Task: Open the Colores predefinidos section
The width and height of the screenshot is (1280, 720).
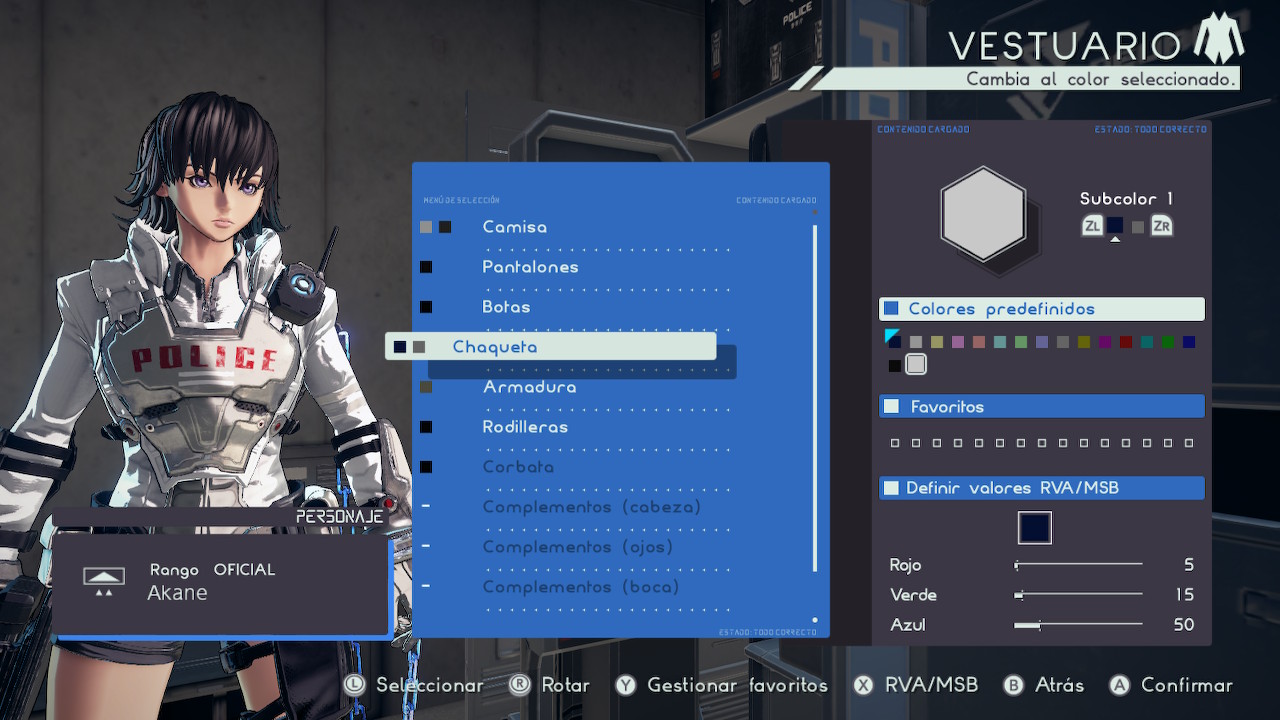Action: 1041,309
